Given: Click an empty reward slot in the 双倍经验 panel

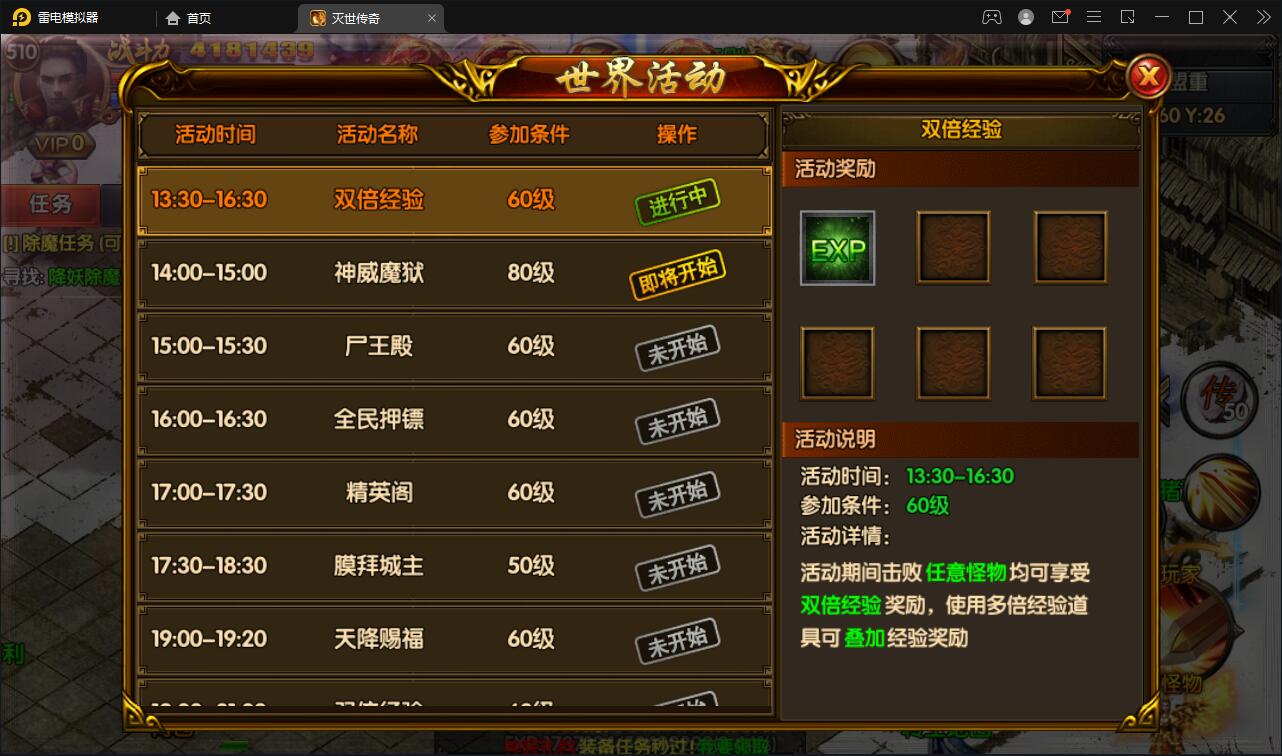Looking at the screenshot, I should click(953, 247).
